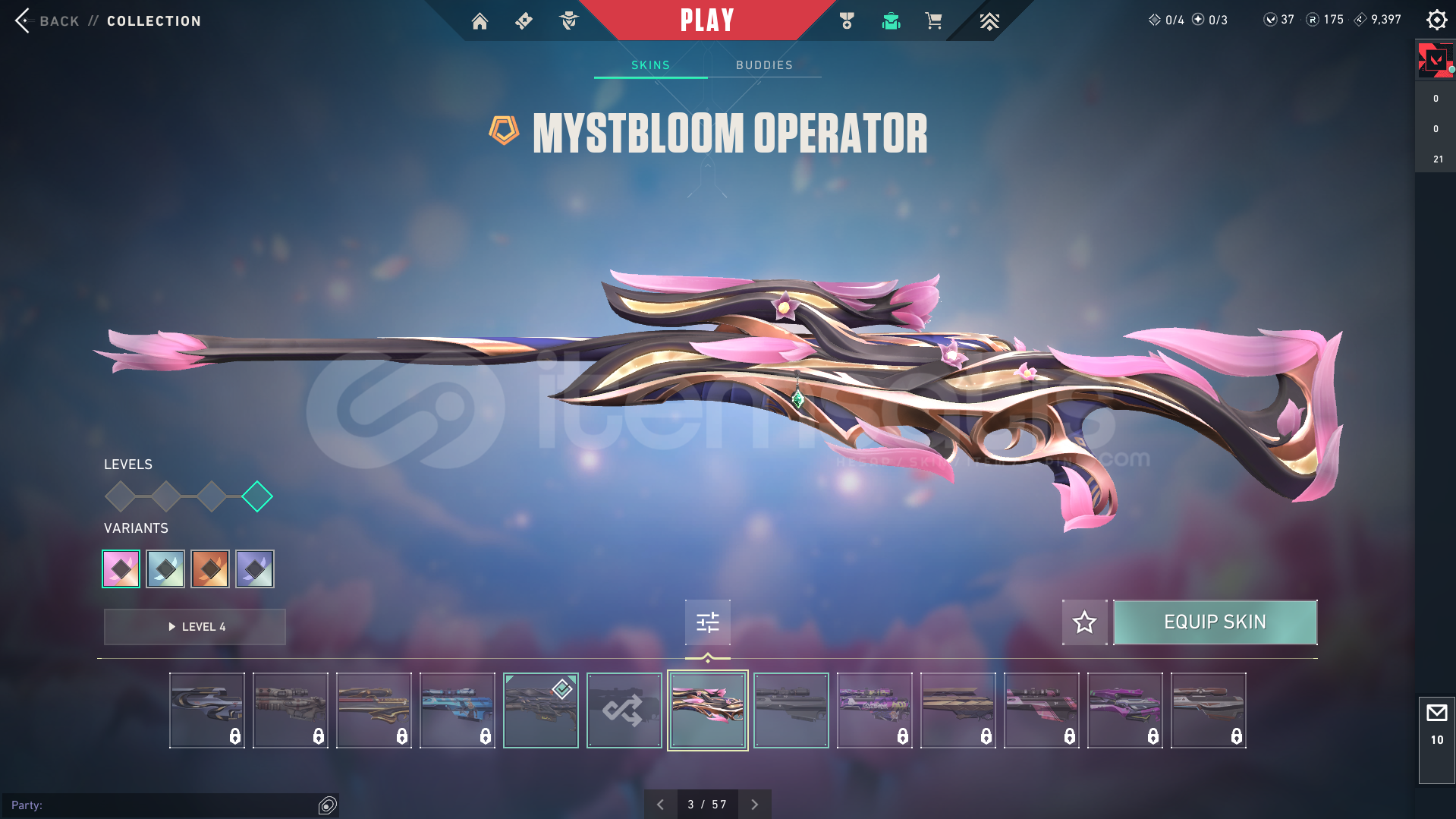1456x819 pixels.
Task: Open the mail inbox envelope
Action: tap(1436, 713)
